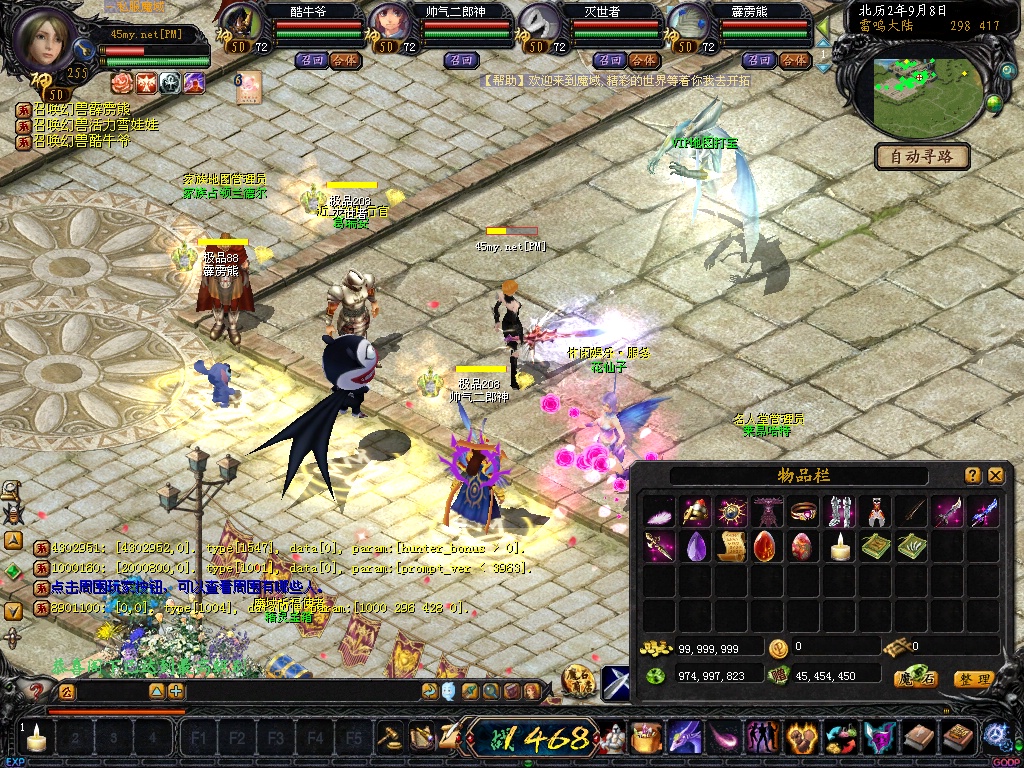Open the treasure chest icon on bottom bar
This screenshot has height=768, width=1024.
645,738
